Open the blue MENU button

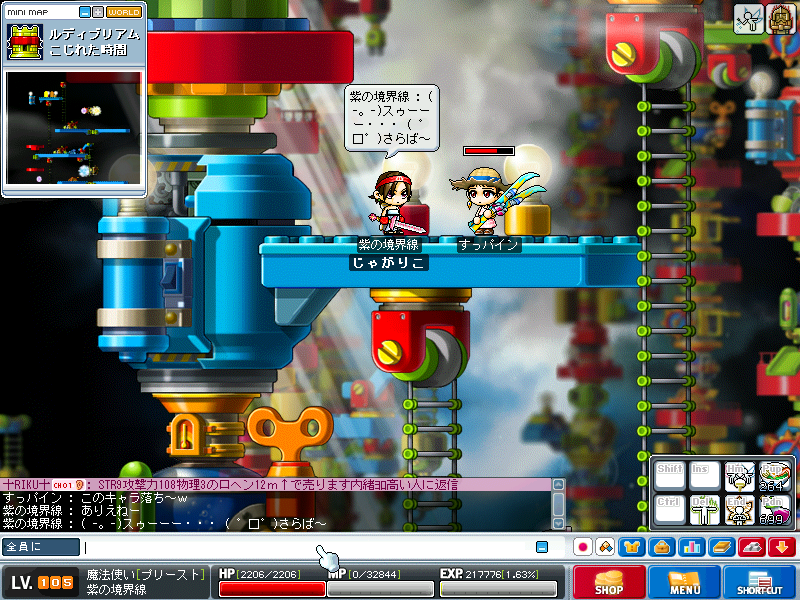point(685,583)
